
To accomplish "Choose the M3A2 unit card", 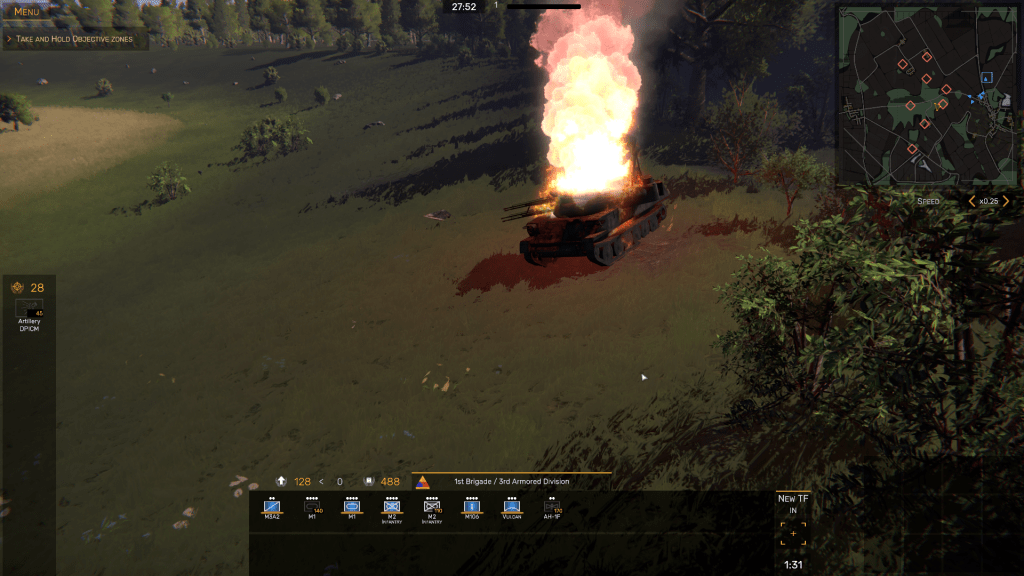I will (x=271, y=509).
